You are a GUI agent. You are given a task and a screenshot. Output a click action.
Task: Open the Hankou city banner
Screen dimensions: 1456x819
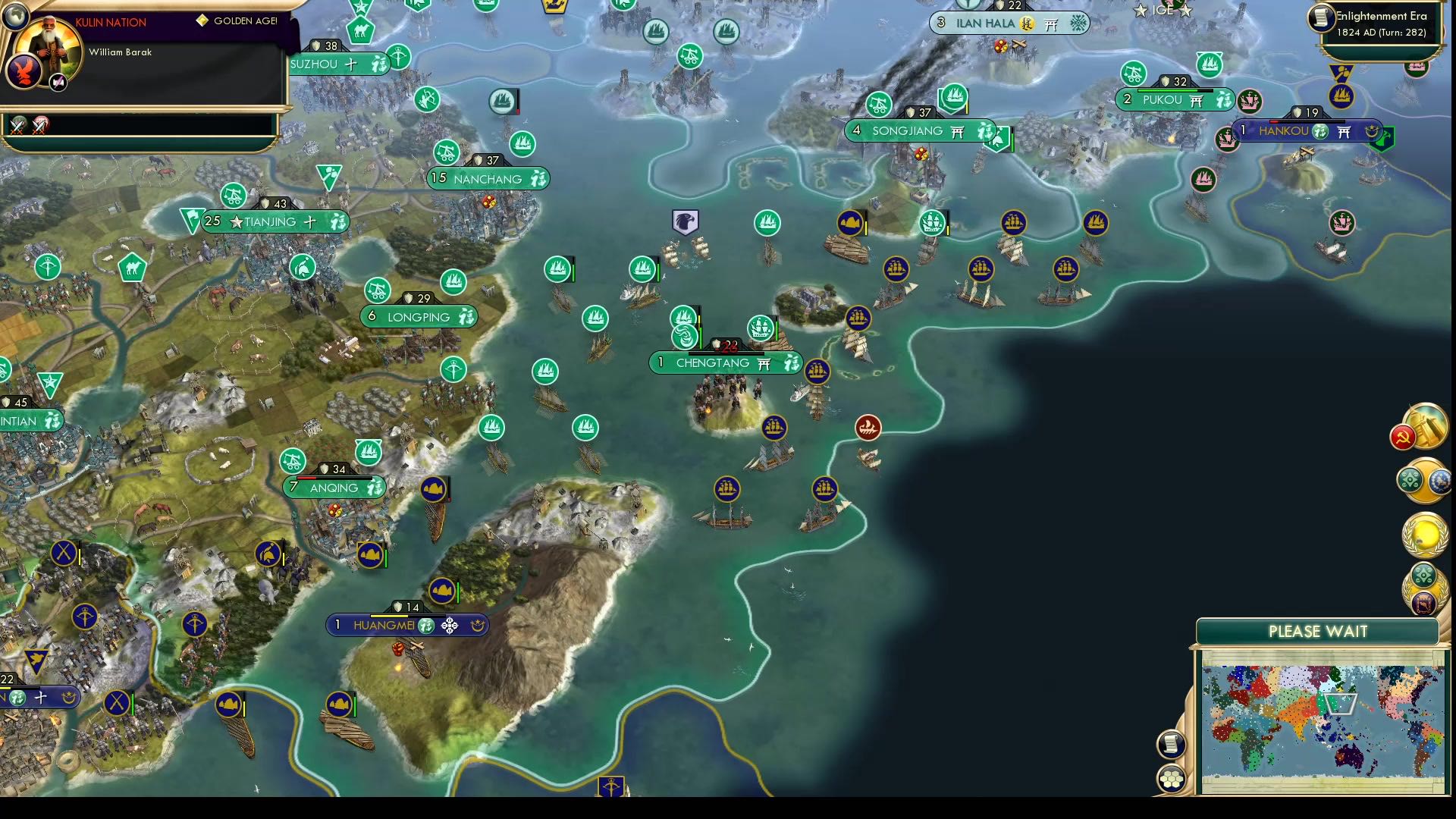[1308, 130]
